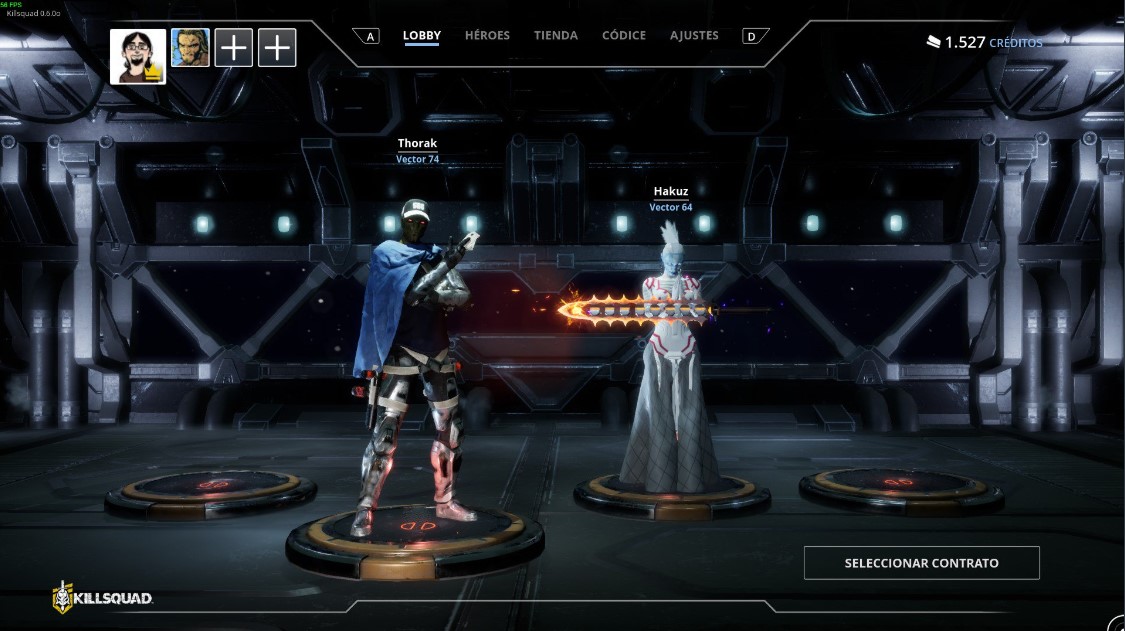Choose the Thorak hero name label
The height and width of the screenshot is (631, 1125).
417,144
